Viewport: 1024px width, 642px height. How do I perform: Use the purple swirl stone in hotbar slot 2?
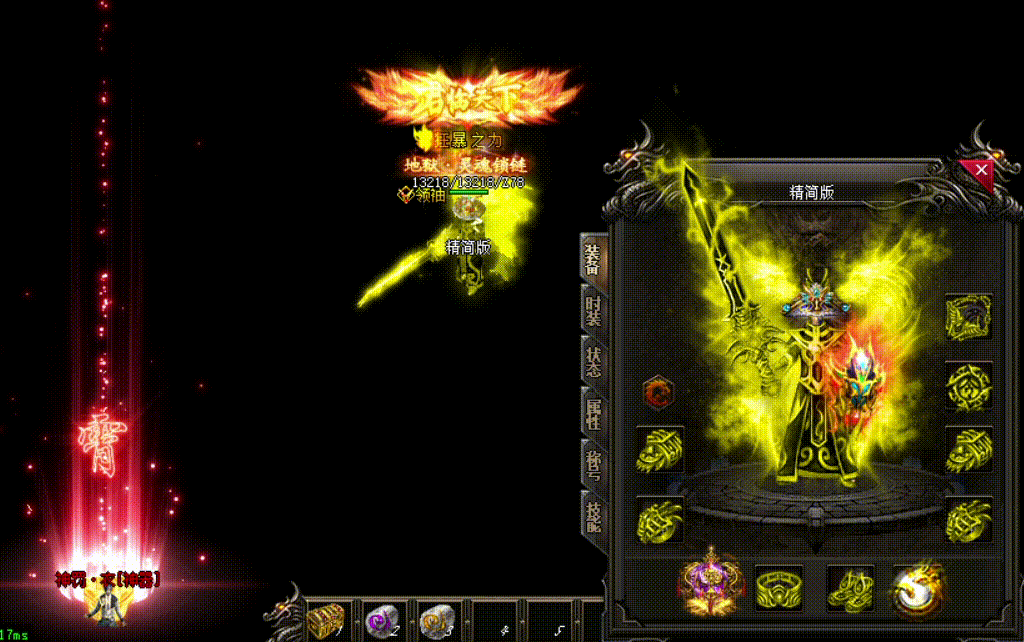click(381, 620)
